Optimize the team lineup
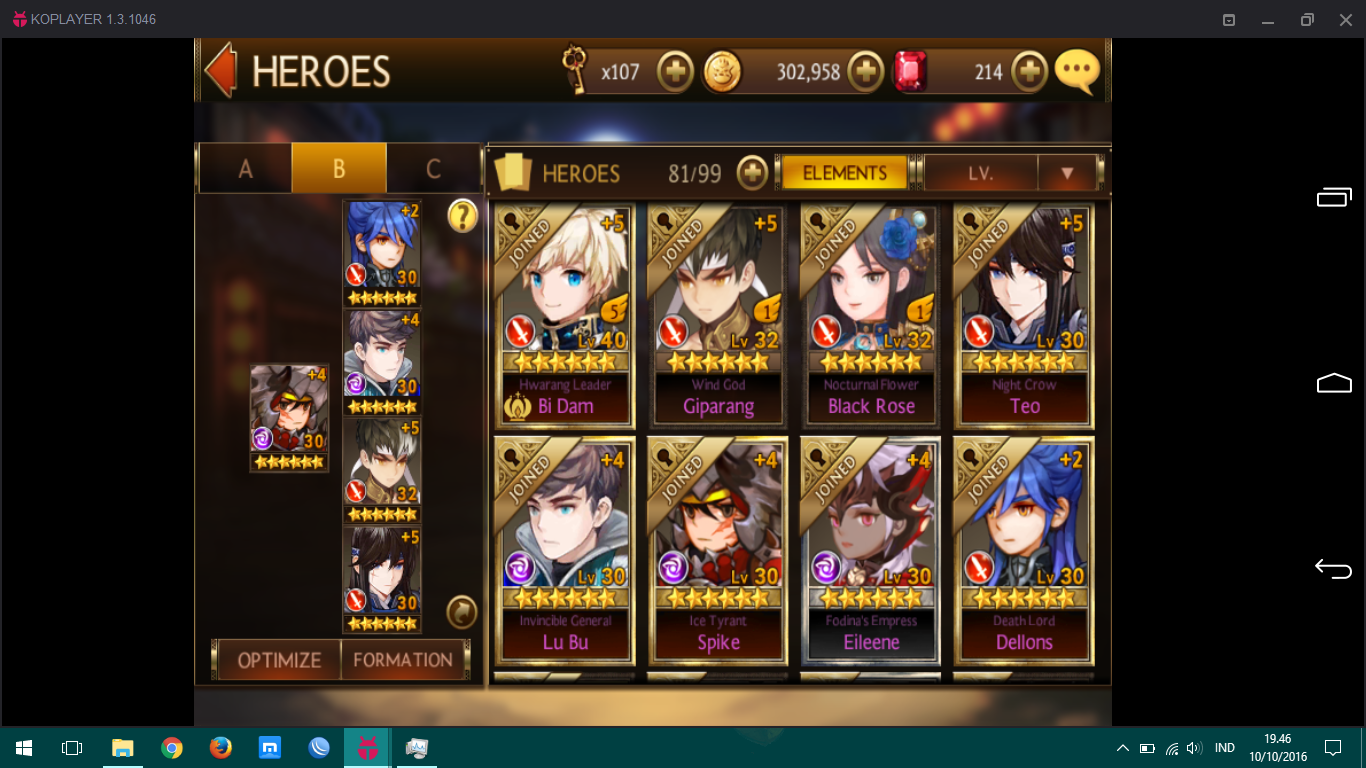The image size is (1366, 768). coord(279,660)
